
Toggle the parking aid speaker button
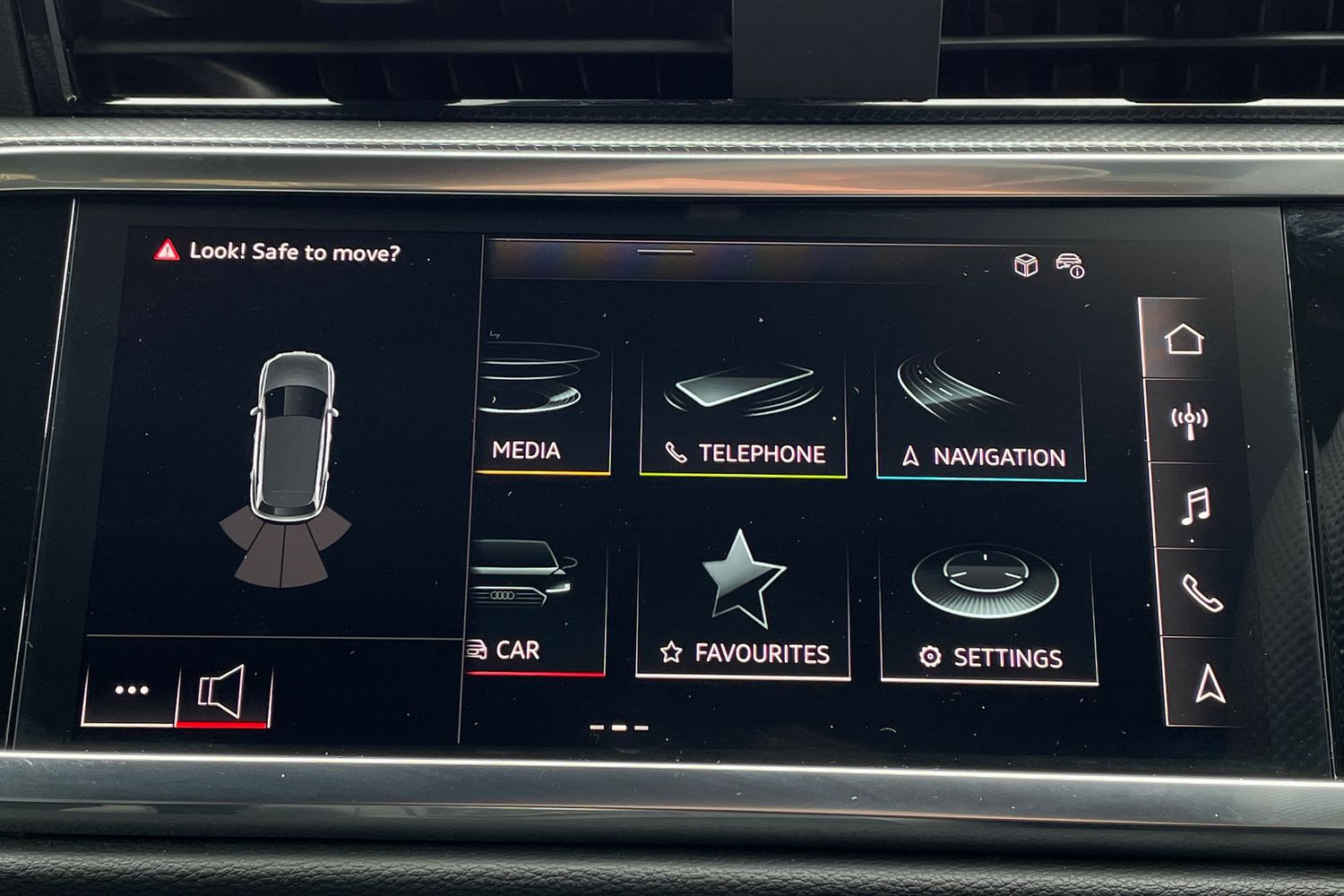(222, 693)
